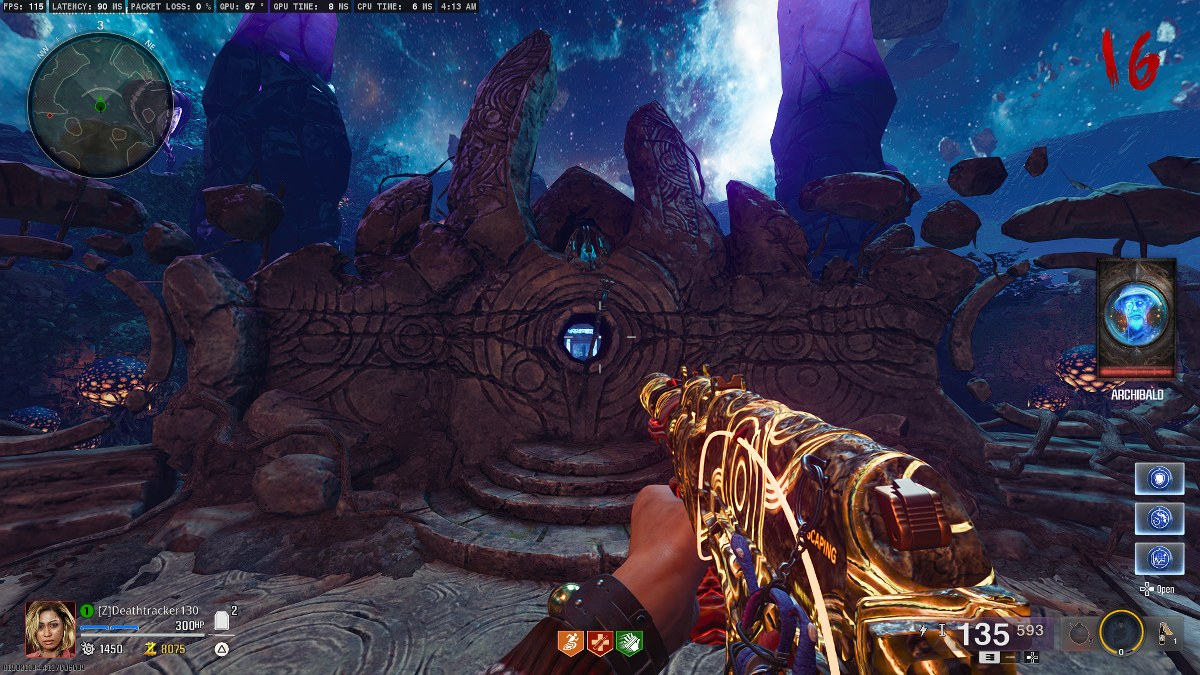Select the red Quick Revive cross perk

[x=600, y=642]
